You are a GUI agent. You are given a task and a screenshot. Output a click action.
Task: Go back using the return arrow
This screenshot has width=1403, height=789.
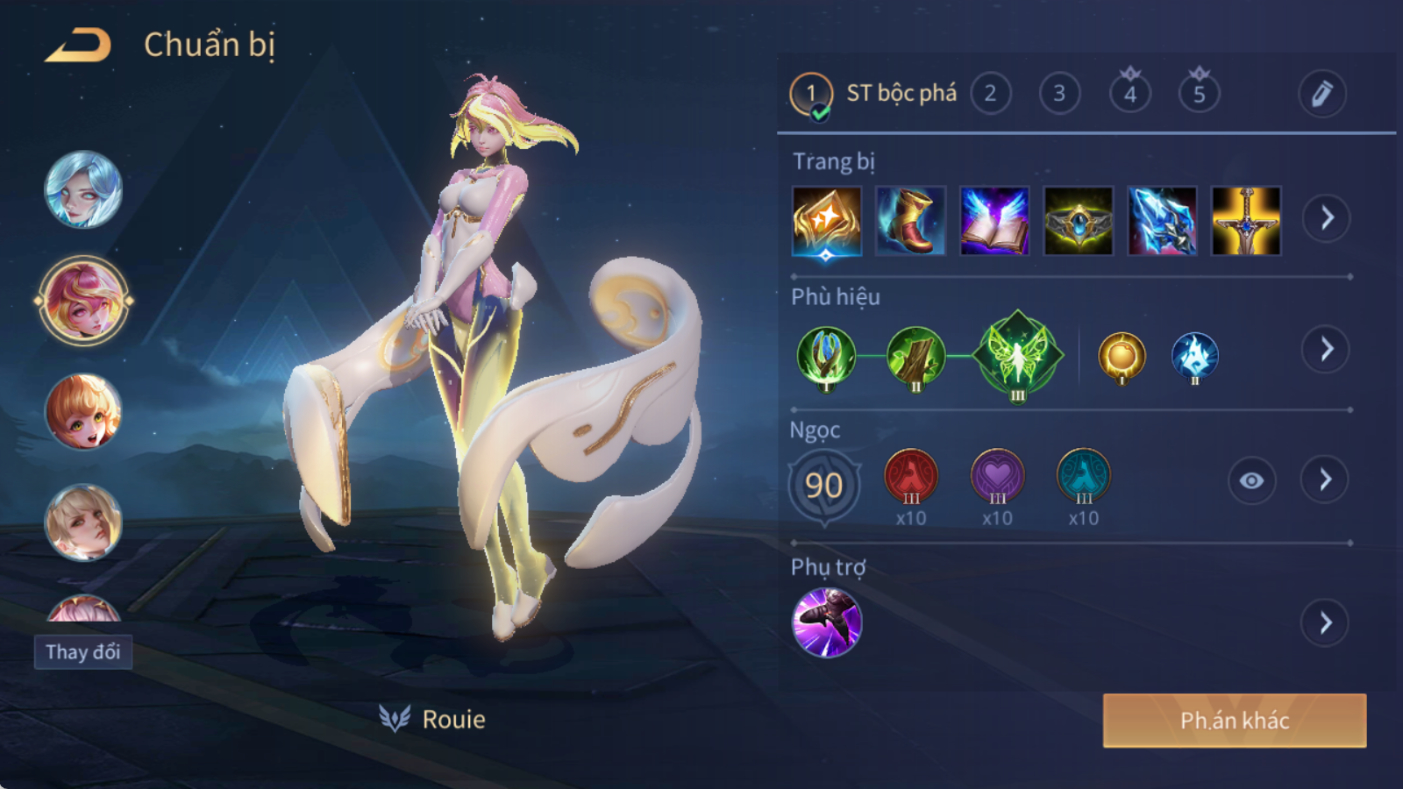pos(77,46)
